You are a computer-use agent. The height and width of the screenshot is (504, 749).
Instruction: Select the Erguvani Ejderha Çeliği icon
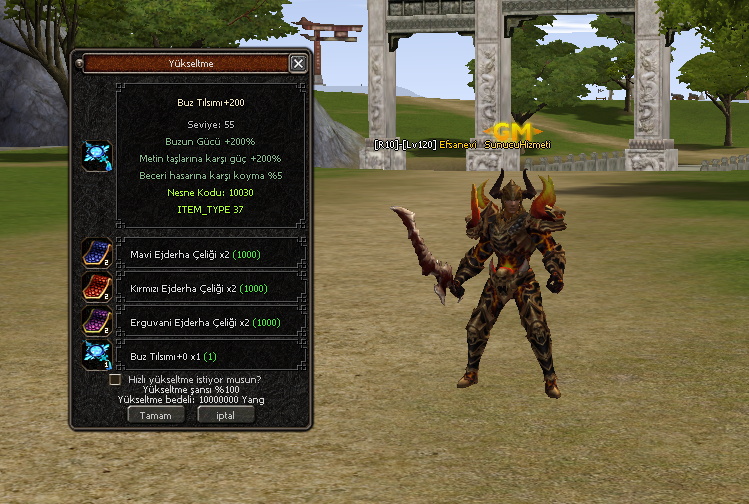(97, 322)
